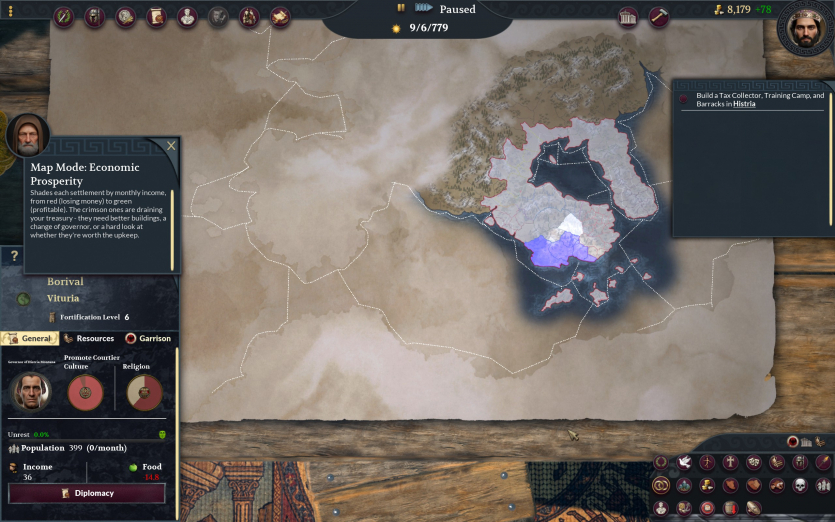Screen dimensions: 835x522
Task: Open the Diplomacy screen
Action: tap(86, 493)
